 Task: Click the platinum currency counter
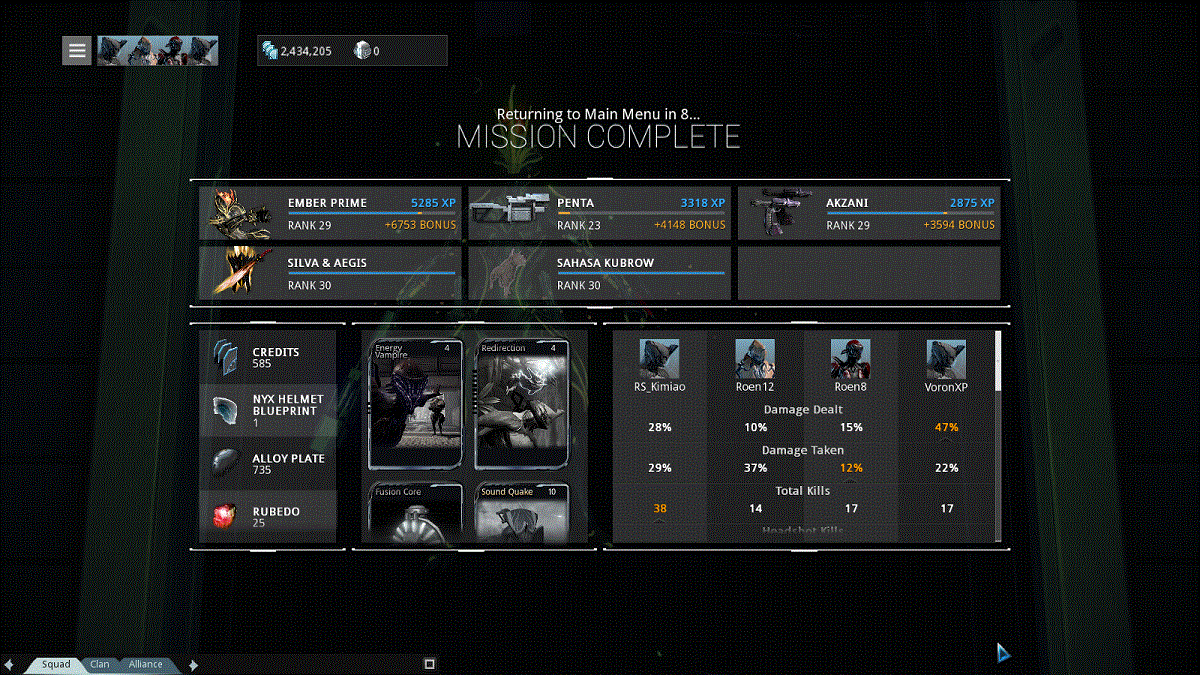[367, 50]
